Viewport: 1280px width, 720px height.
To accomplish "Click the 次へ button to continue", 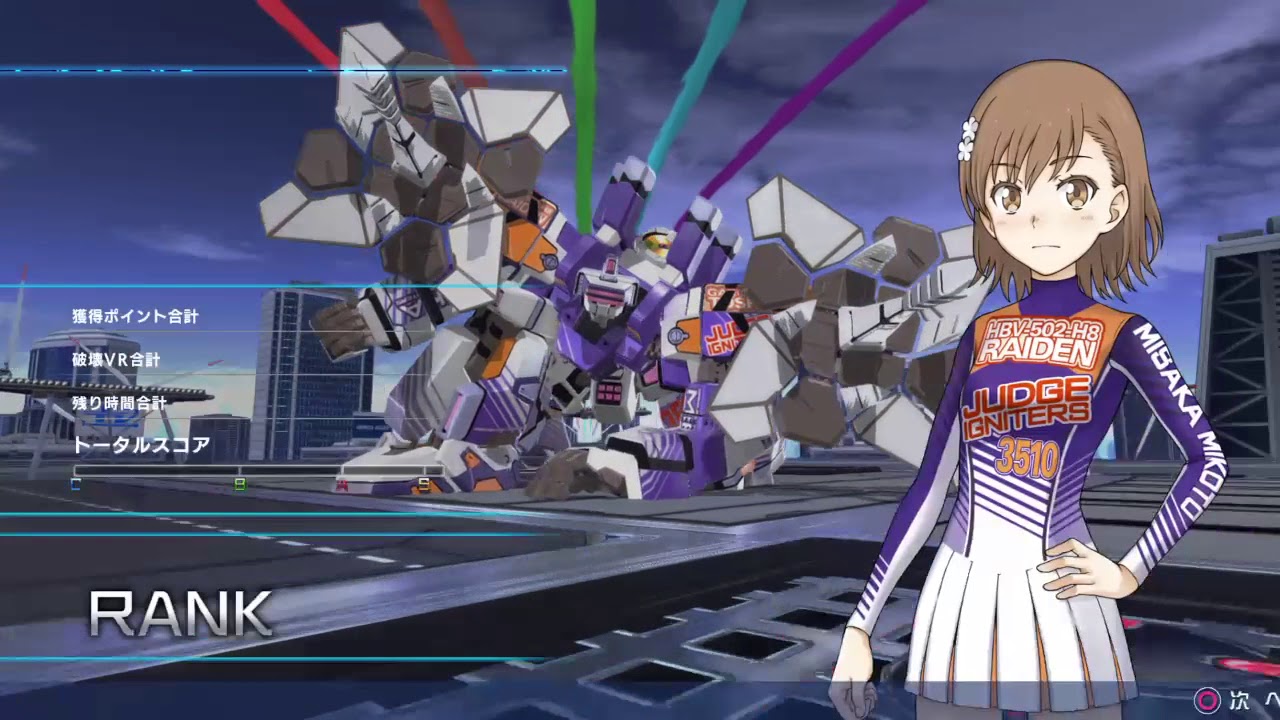I will click(x=1243, y=701).
